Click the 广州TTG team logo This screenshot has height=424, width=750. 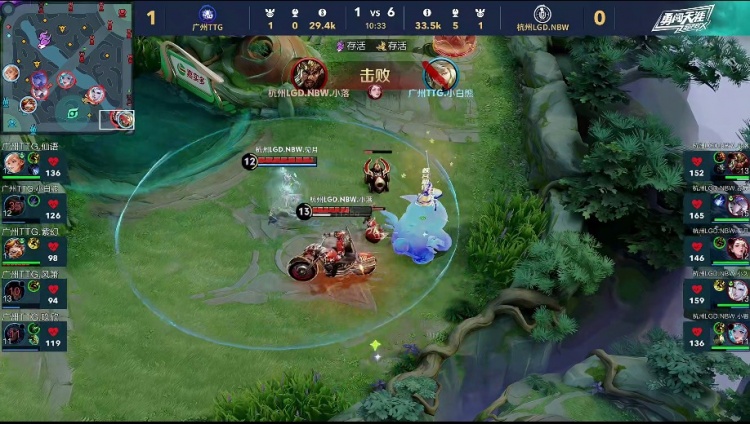207,14
